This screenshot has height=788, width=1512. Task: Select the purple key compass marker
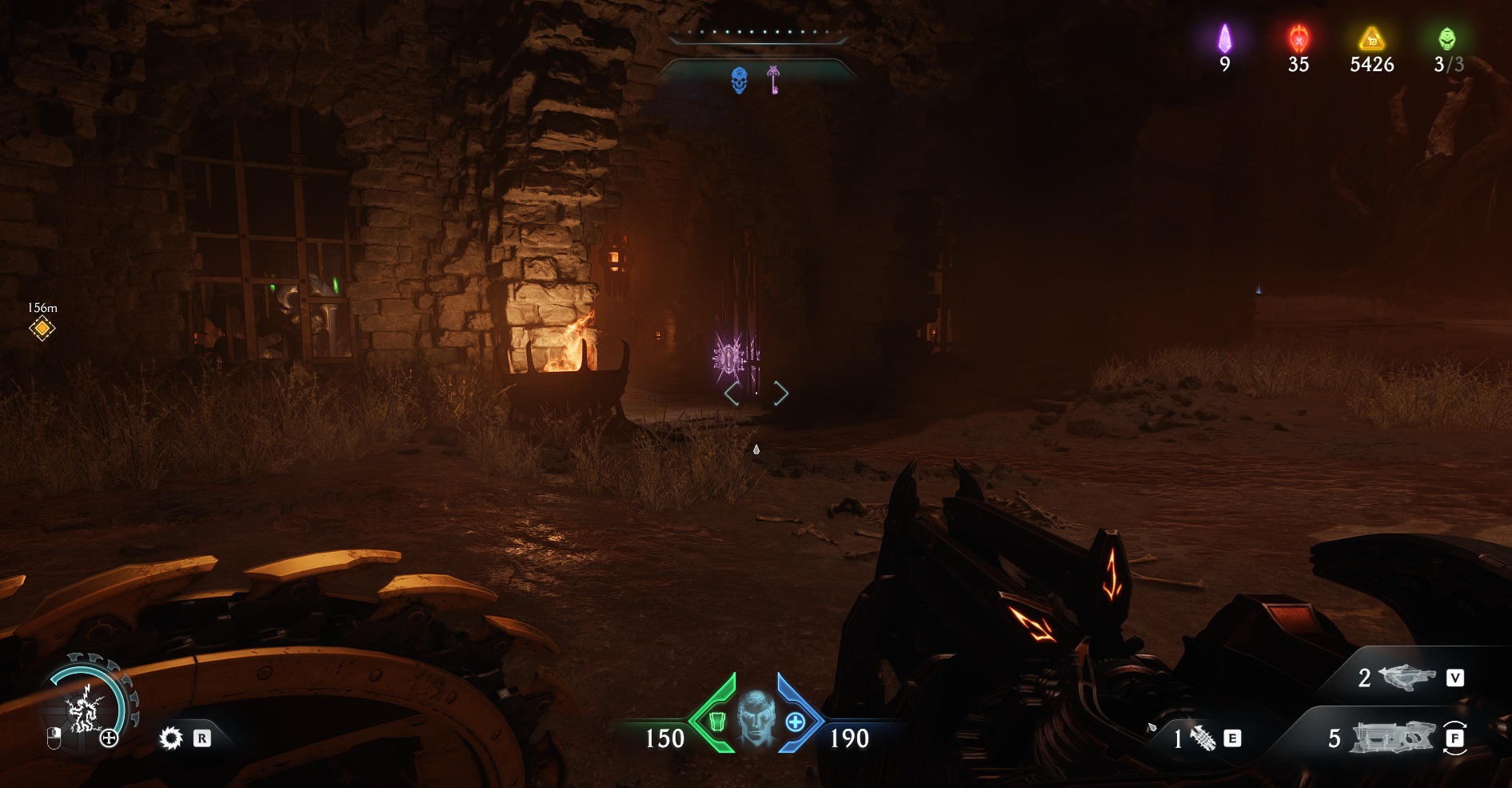click(x=773, y=80)
